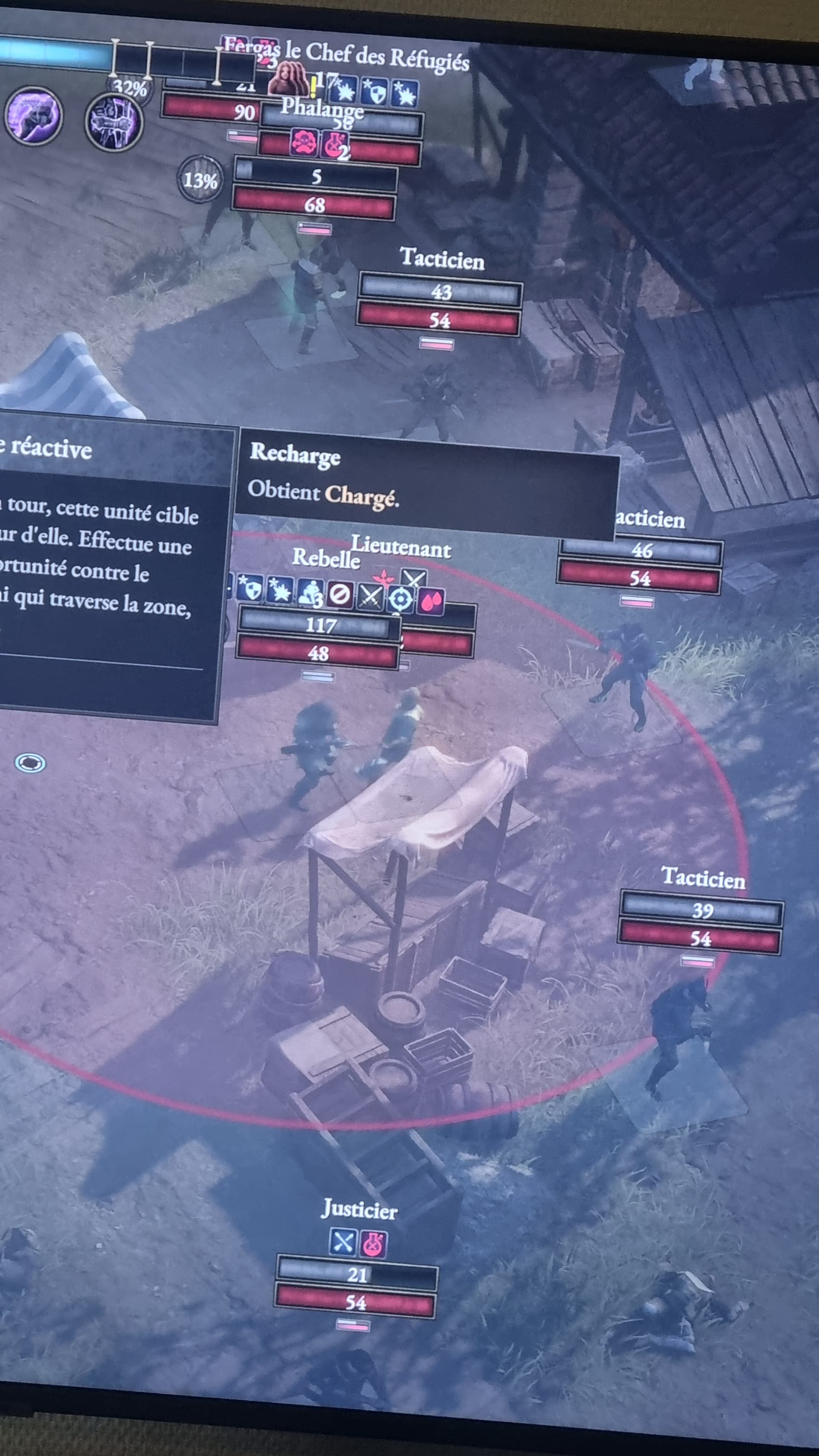
Task: Inspect the pink skull poison status icon
Action: point(305,142)
